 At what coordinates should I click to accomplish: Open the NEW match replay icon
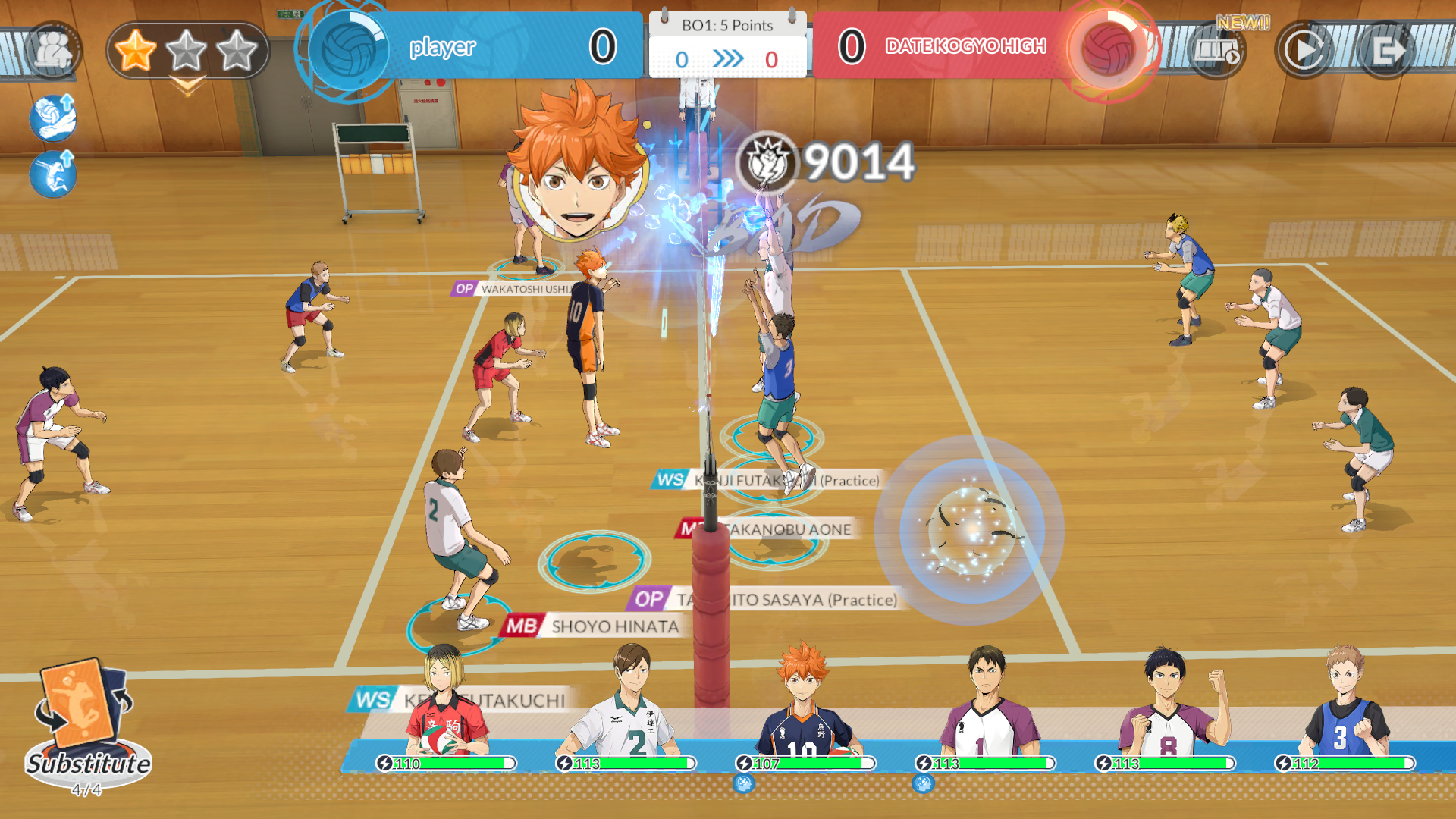pyautogui.click(x=1217, y=51)
